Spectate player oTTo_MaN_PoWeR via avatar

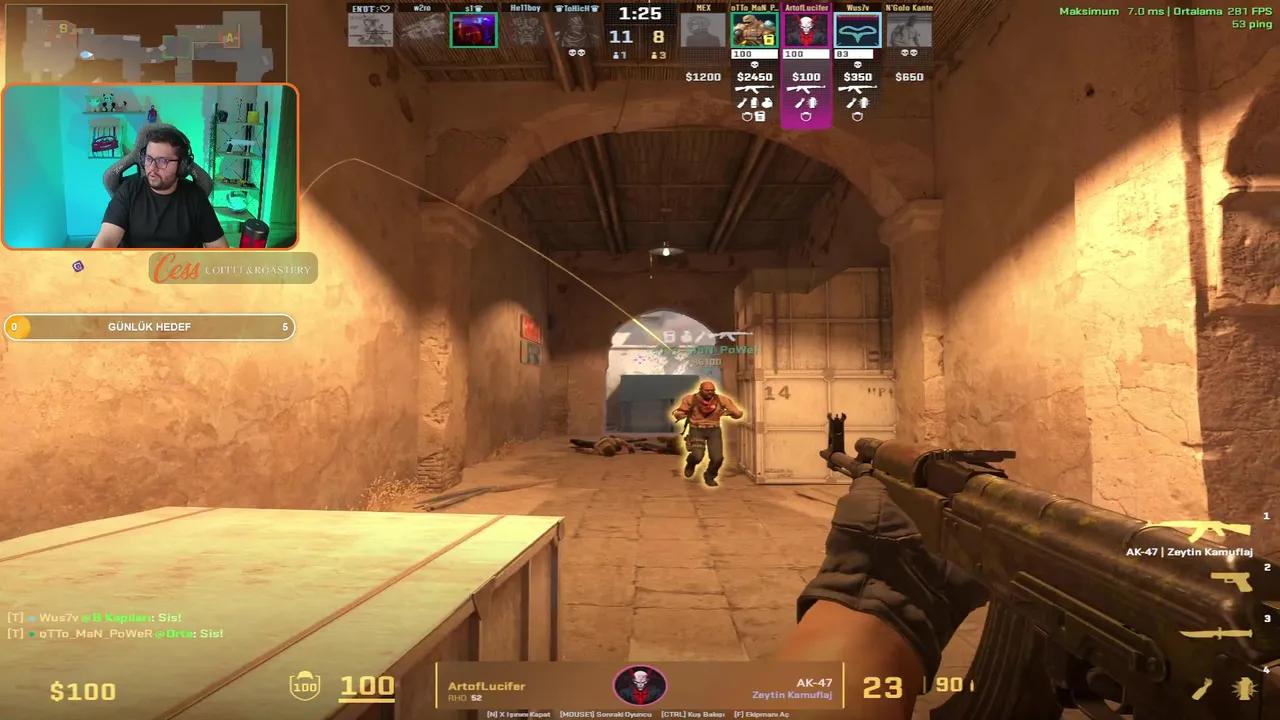click(x=754, y=30)
